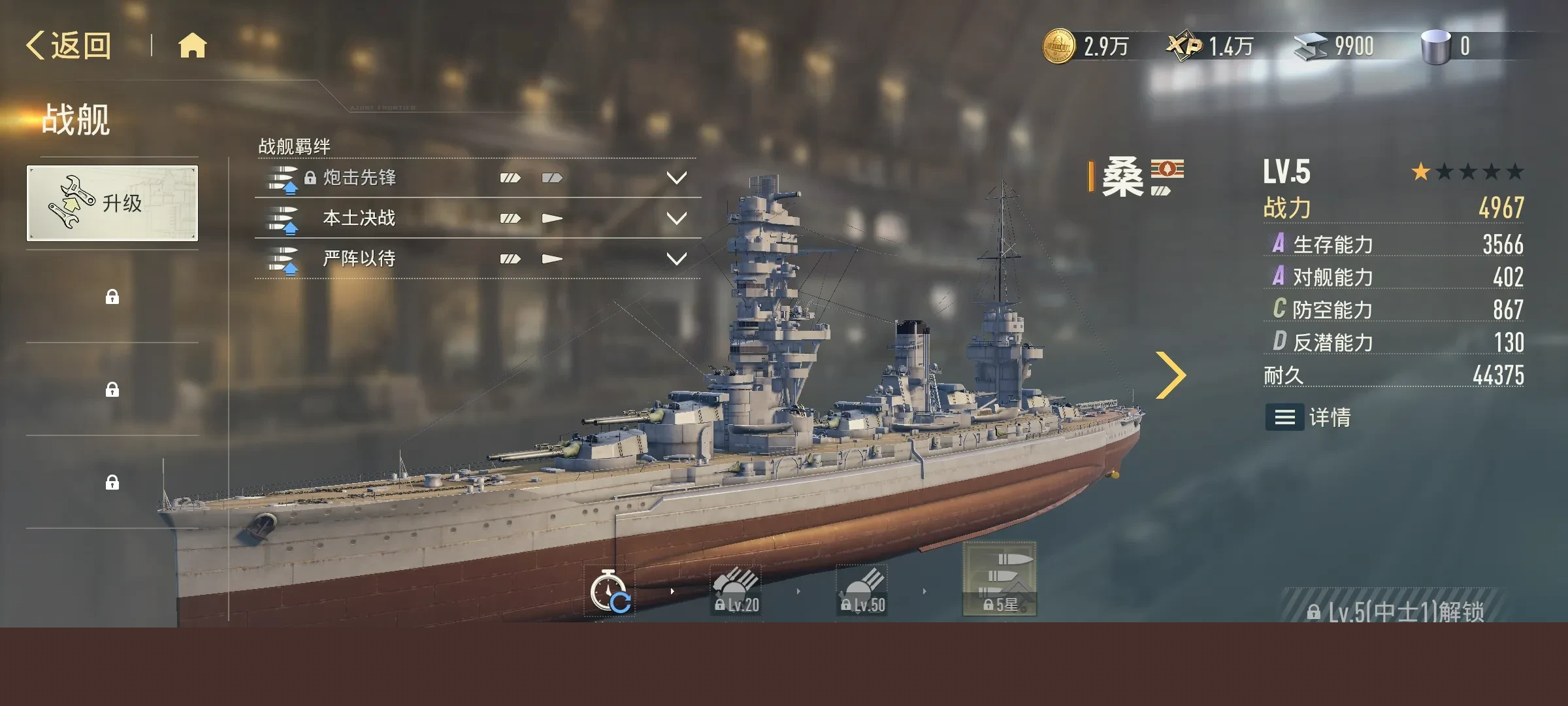Open the home screen via house icon
This screenshot has height=706, width=1568.
(192, 46)
